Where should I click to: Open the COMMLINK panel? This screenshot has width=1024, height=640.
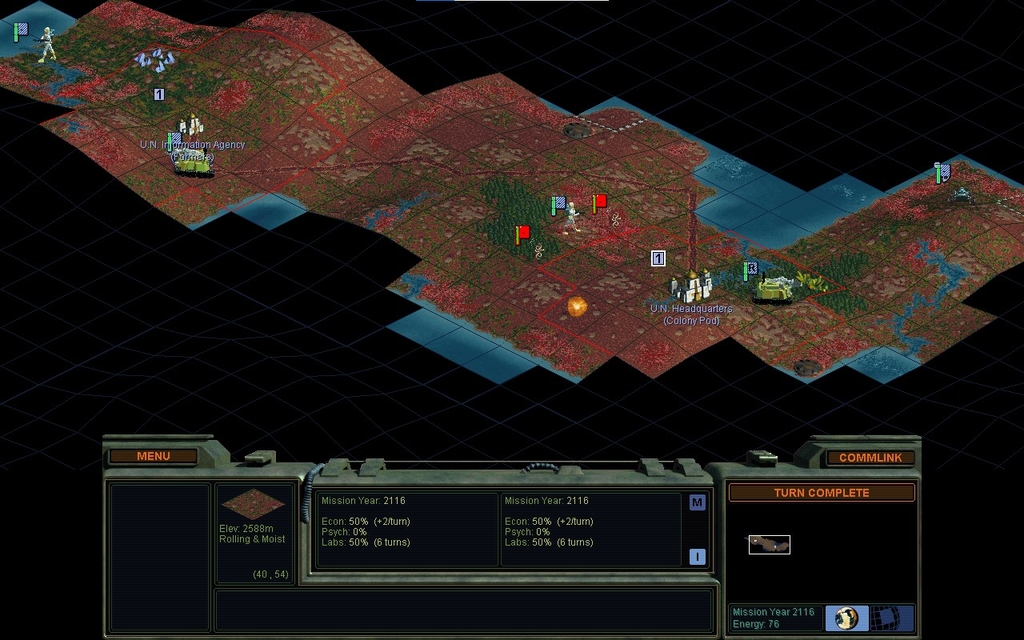870,458
